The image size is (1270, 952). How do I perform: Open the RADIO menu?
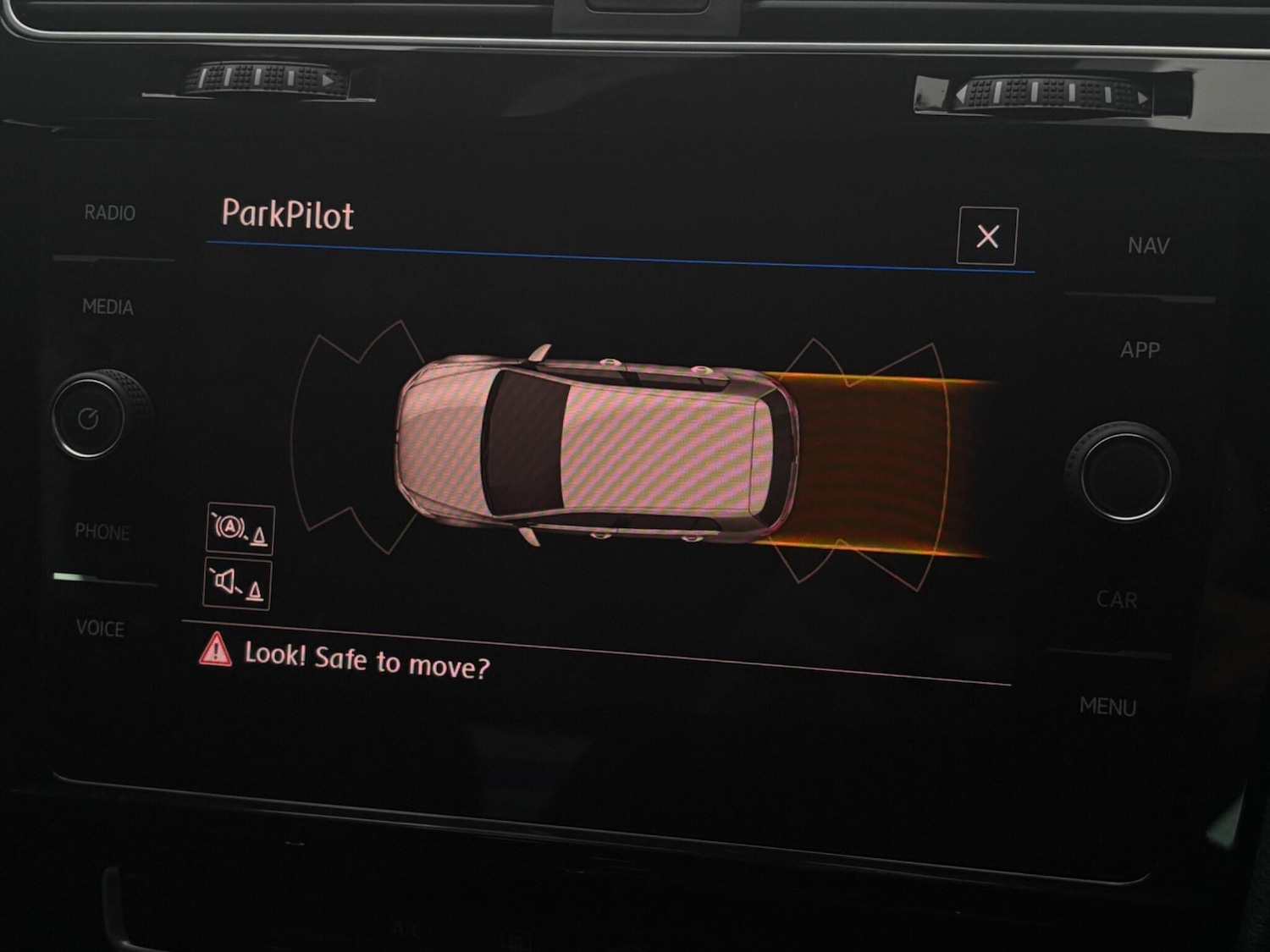point(110,213)
